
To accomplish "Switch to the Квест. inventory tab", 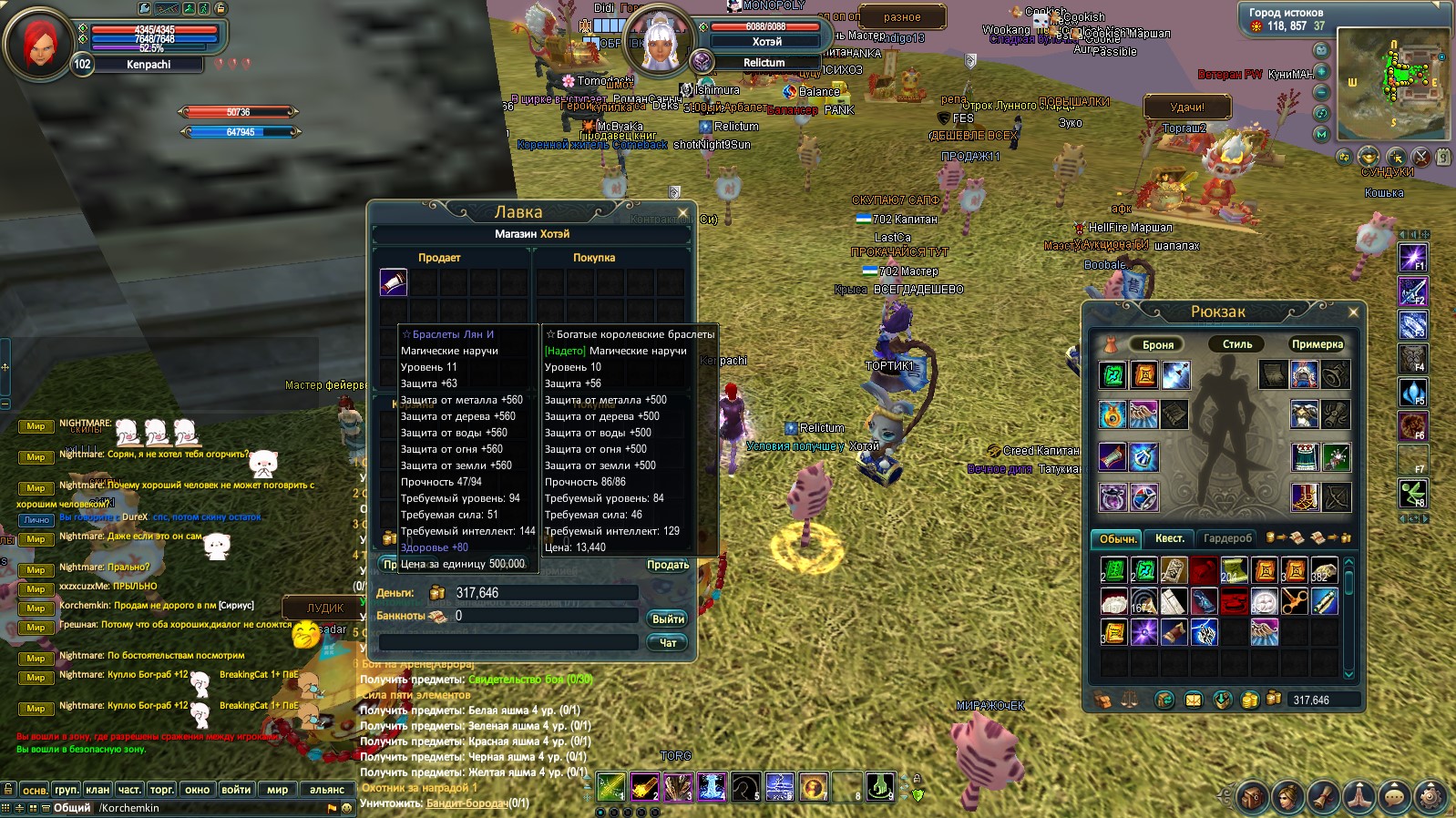I will (x=1170, y=538).
